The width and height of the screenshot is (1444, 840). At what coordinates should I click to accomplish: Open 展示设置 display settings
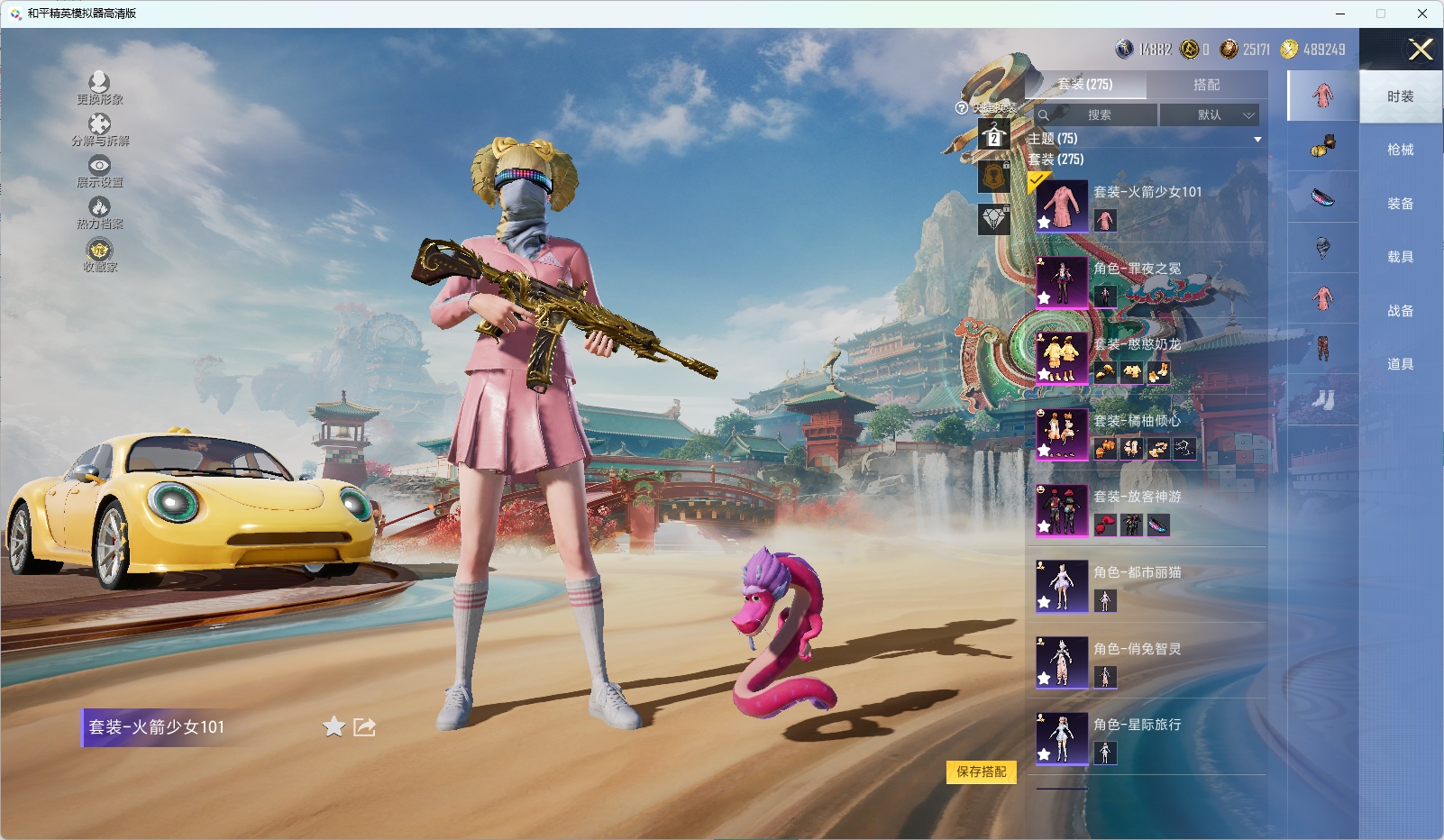click(99, 171)
